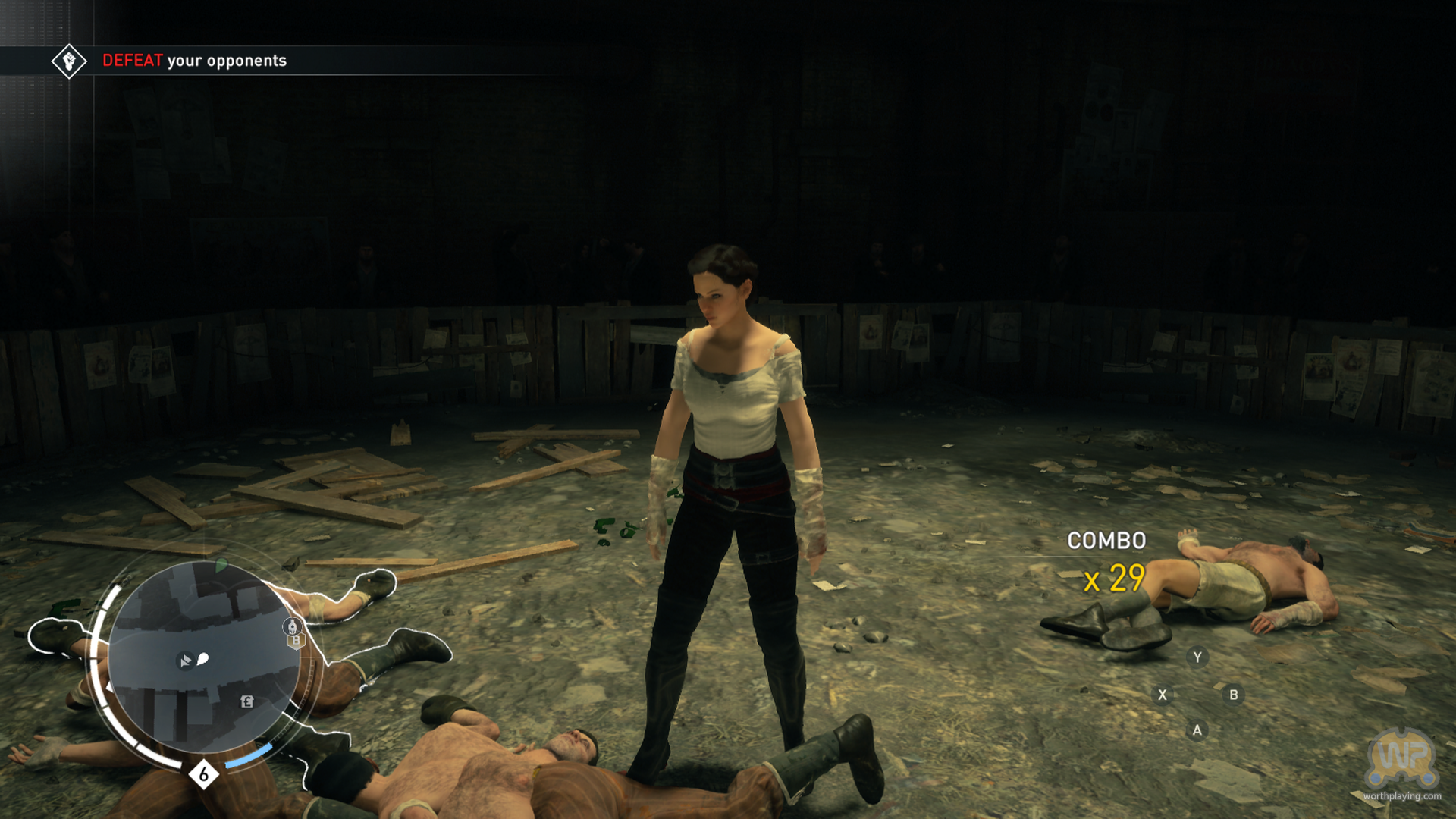1456x819 pixels.
Task: Click the helmet marker on minimap edge
Action: tap(292, 626)
